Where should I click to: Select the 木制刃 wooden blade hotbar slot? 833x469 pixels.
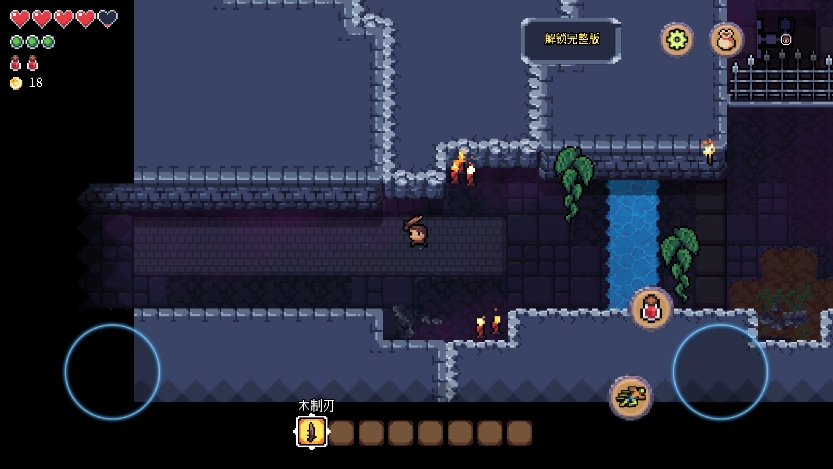tap(312, 432)
